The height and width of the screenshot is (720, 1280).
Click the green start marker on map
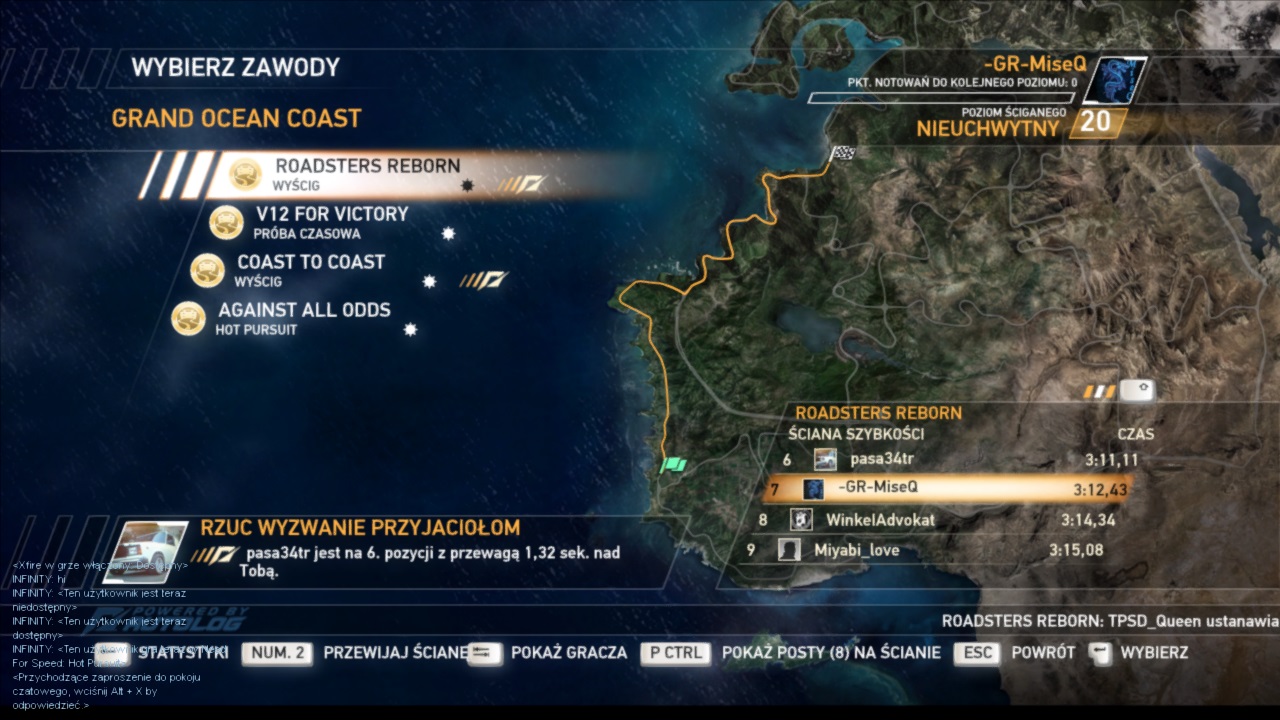[674, 464]
